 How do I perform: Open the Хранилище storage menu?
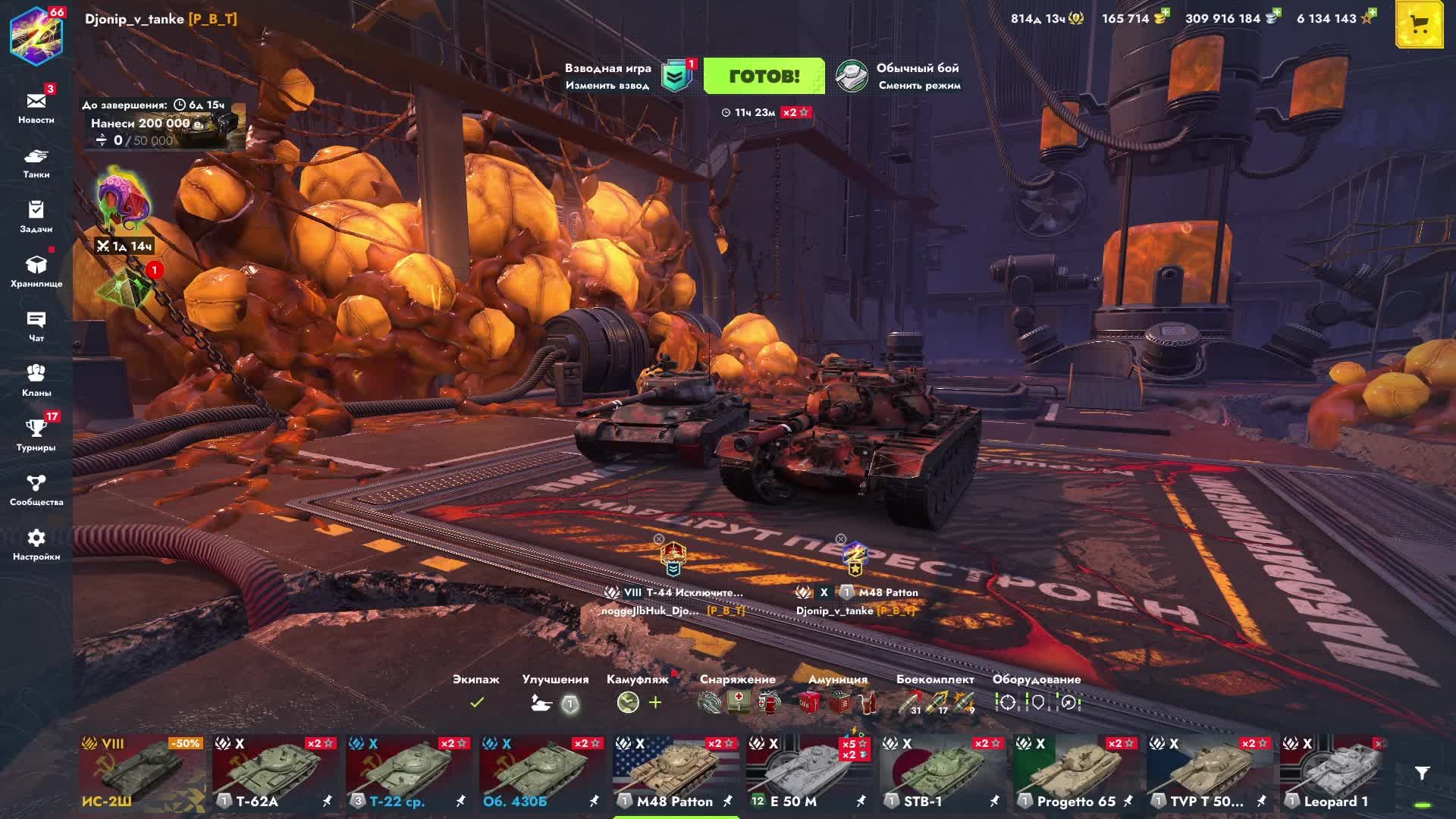(x=36, y=271)
